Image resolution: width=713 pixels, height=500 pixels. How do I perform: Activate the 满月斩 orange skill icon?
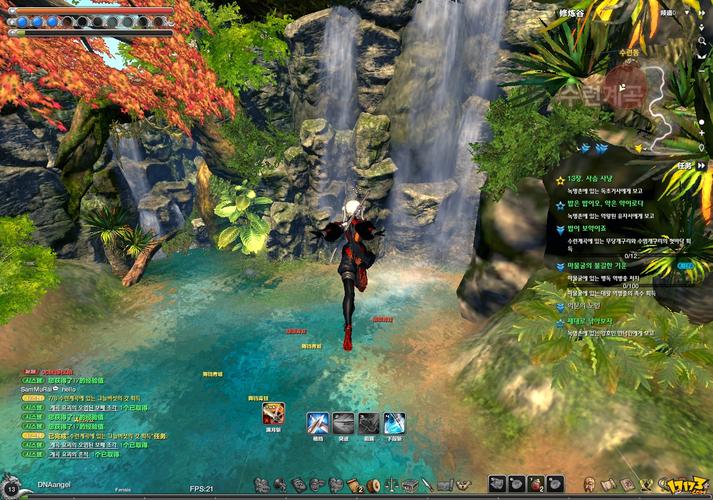point(272,413)
